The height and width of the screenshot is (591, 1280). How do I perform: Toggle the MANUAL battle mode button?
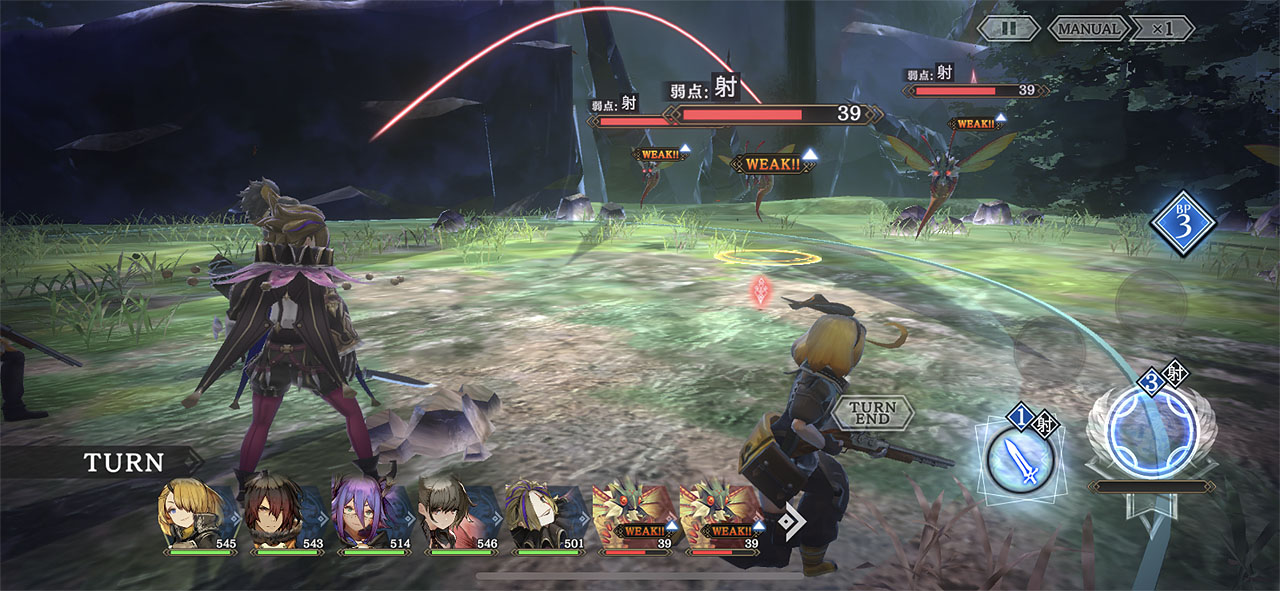click(x=1089, y=28)
